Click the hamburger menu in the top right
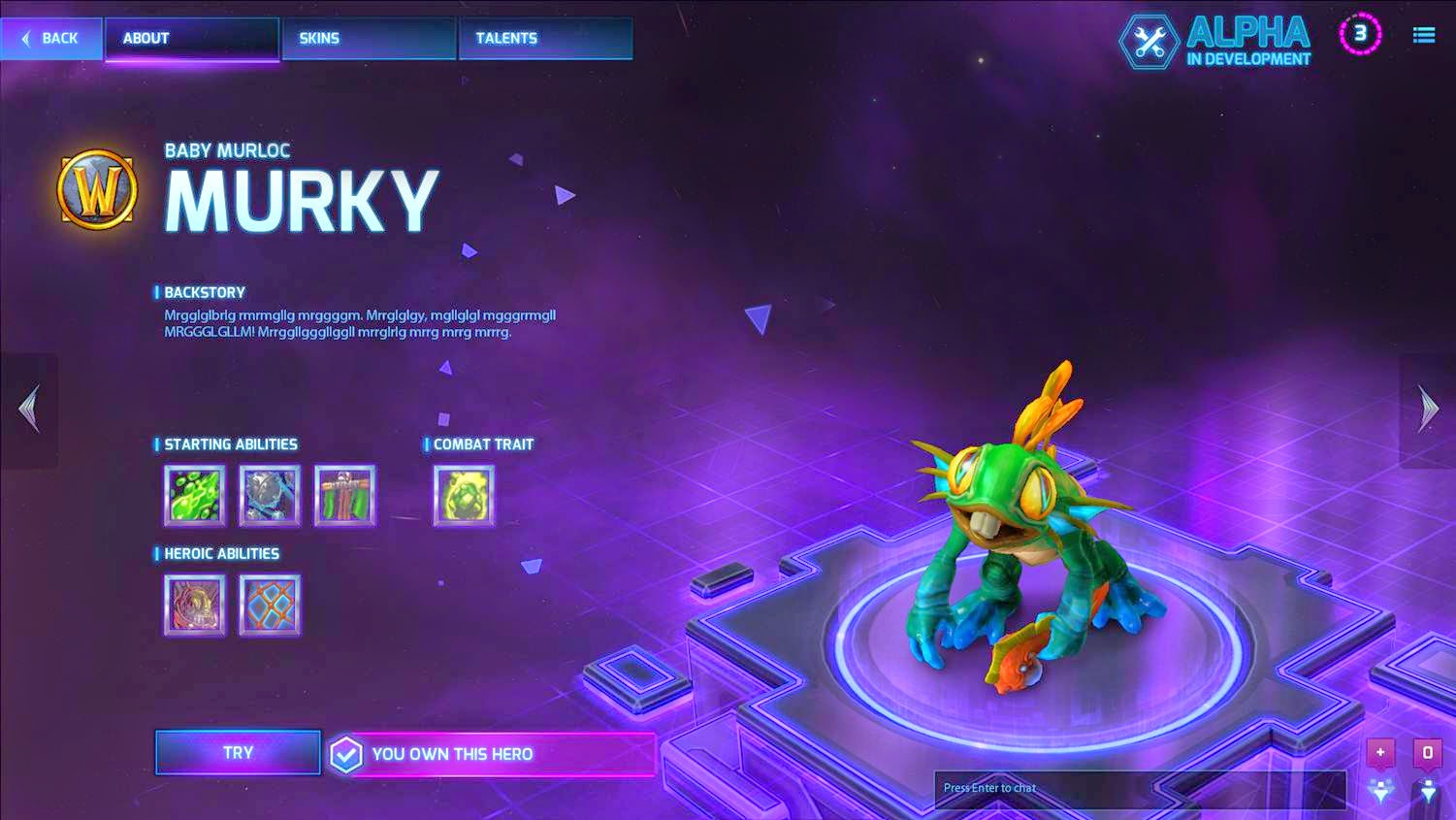 pos(1422,34)
